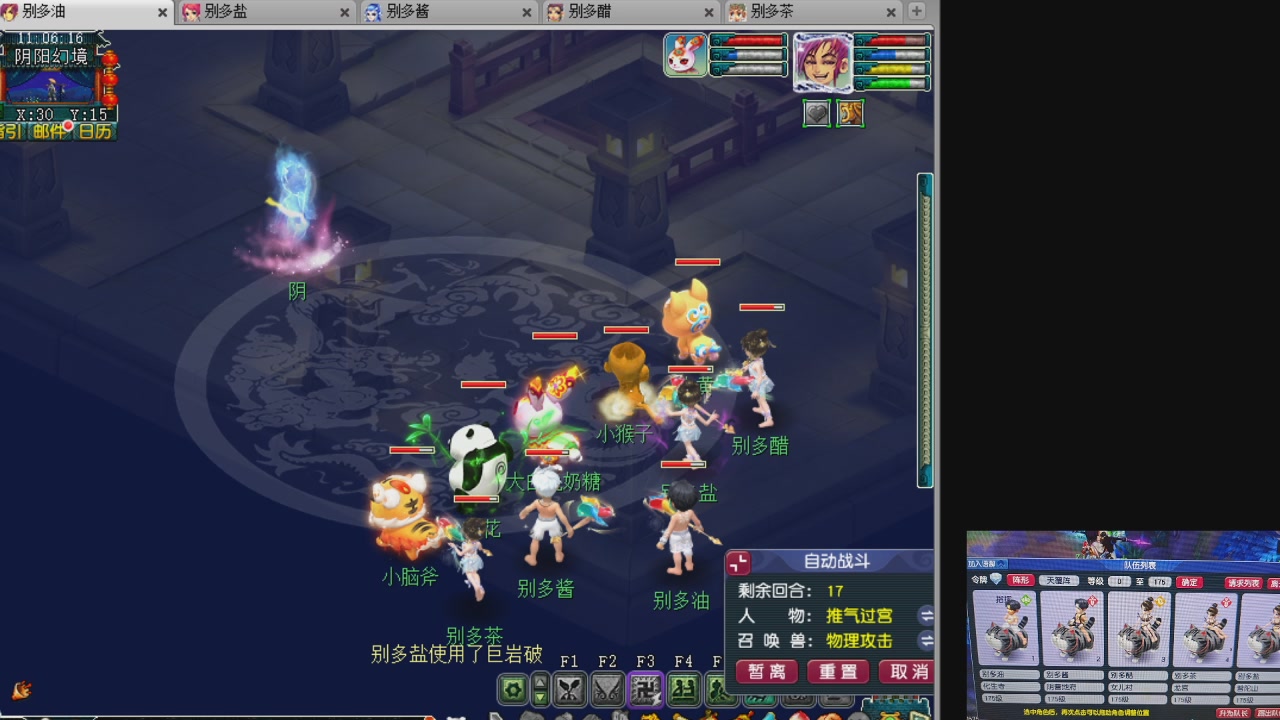Screen dimensions: 1280x720
Task: Select the 别多醋 teammate card in the team list
Action: [x=1138, y=628]
